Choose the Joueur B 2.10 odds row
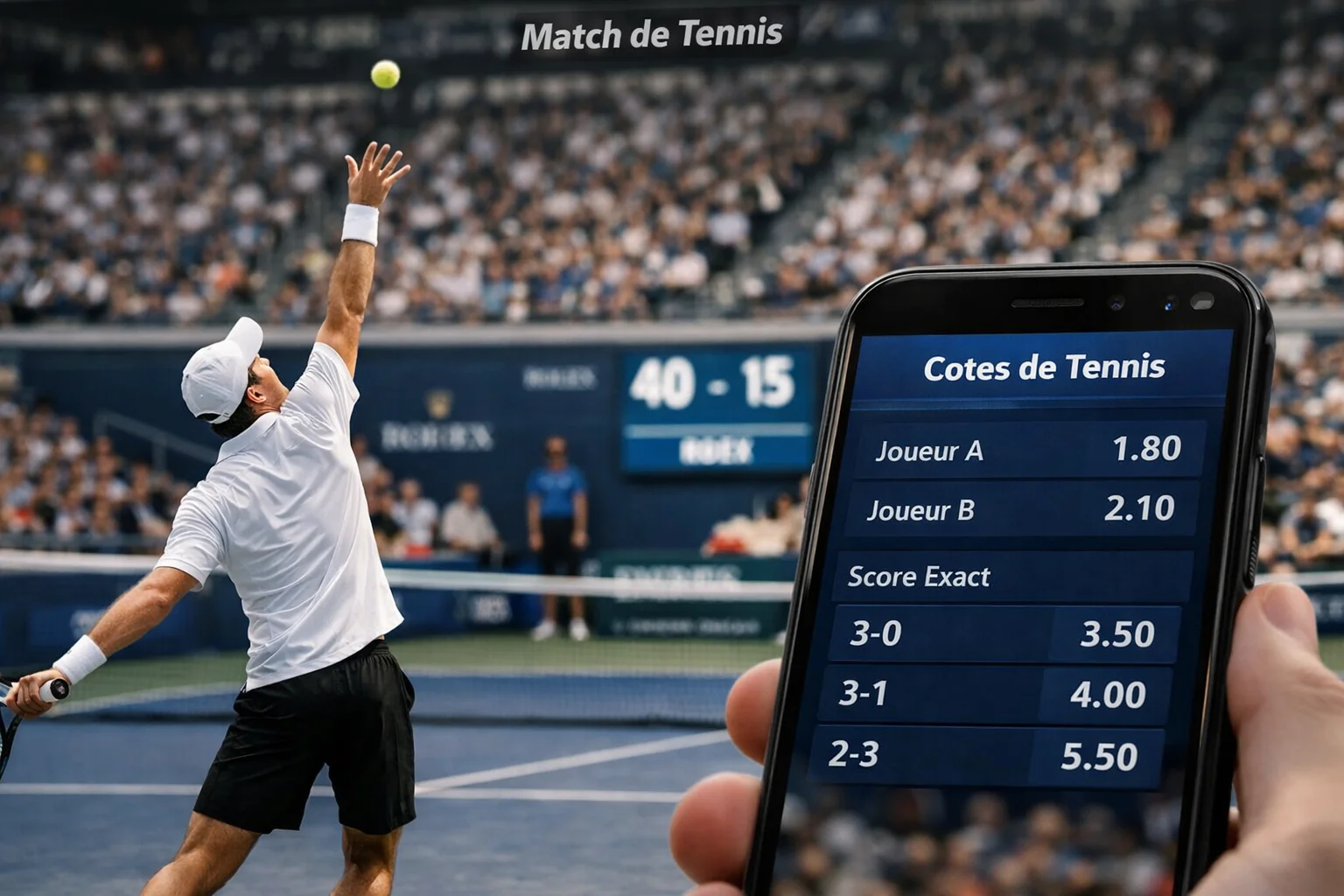 [1020, 509]
